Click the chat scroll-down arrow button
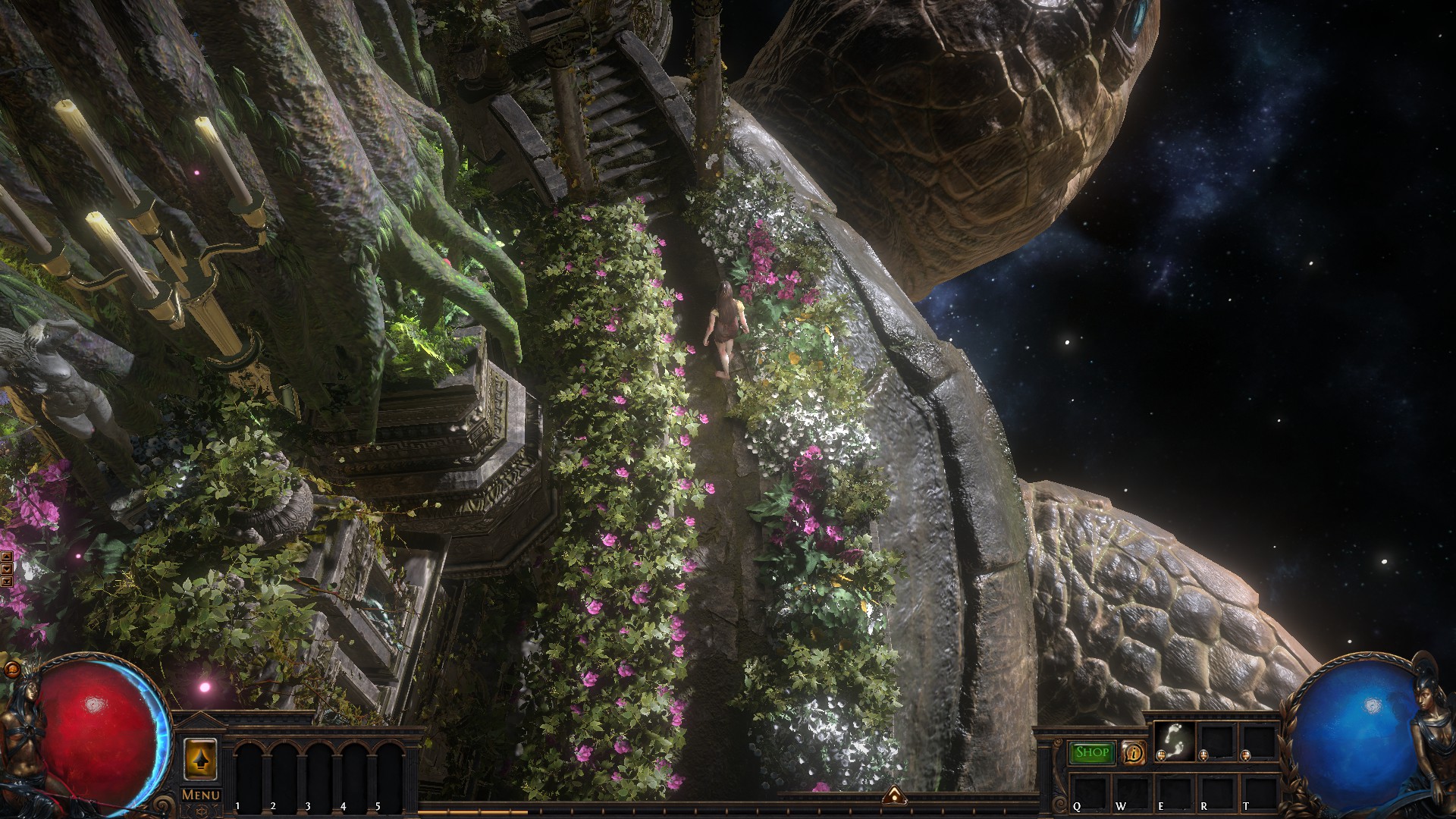Image resolution: width=1456 pixels, height=819 pixels. [x=7, y=568]
